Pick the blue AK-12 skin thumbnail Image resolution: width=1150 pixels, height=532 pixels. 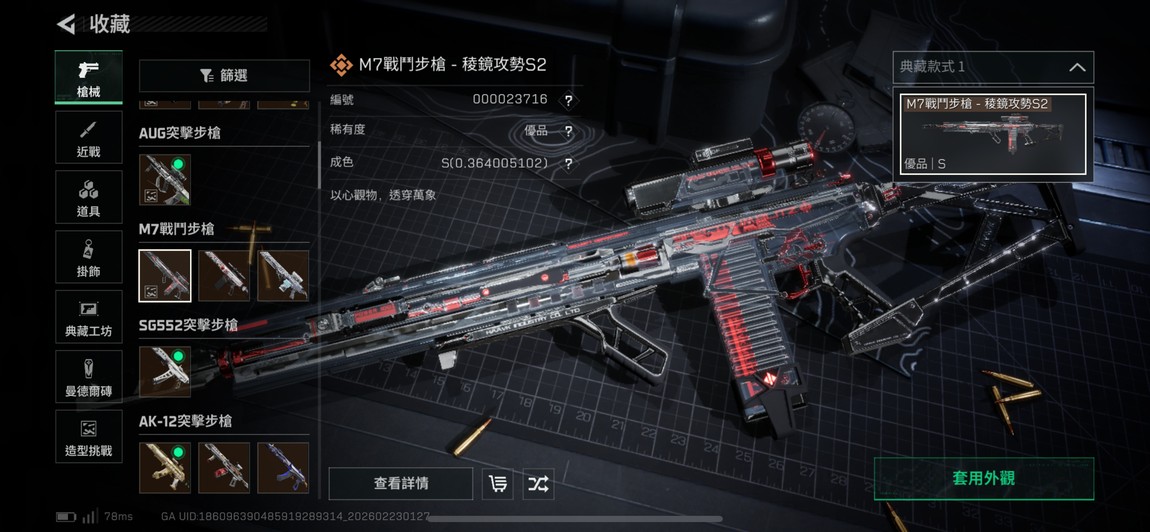pyautogui.click(x=283, y=468)
